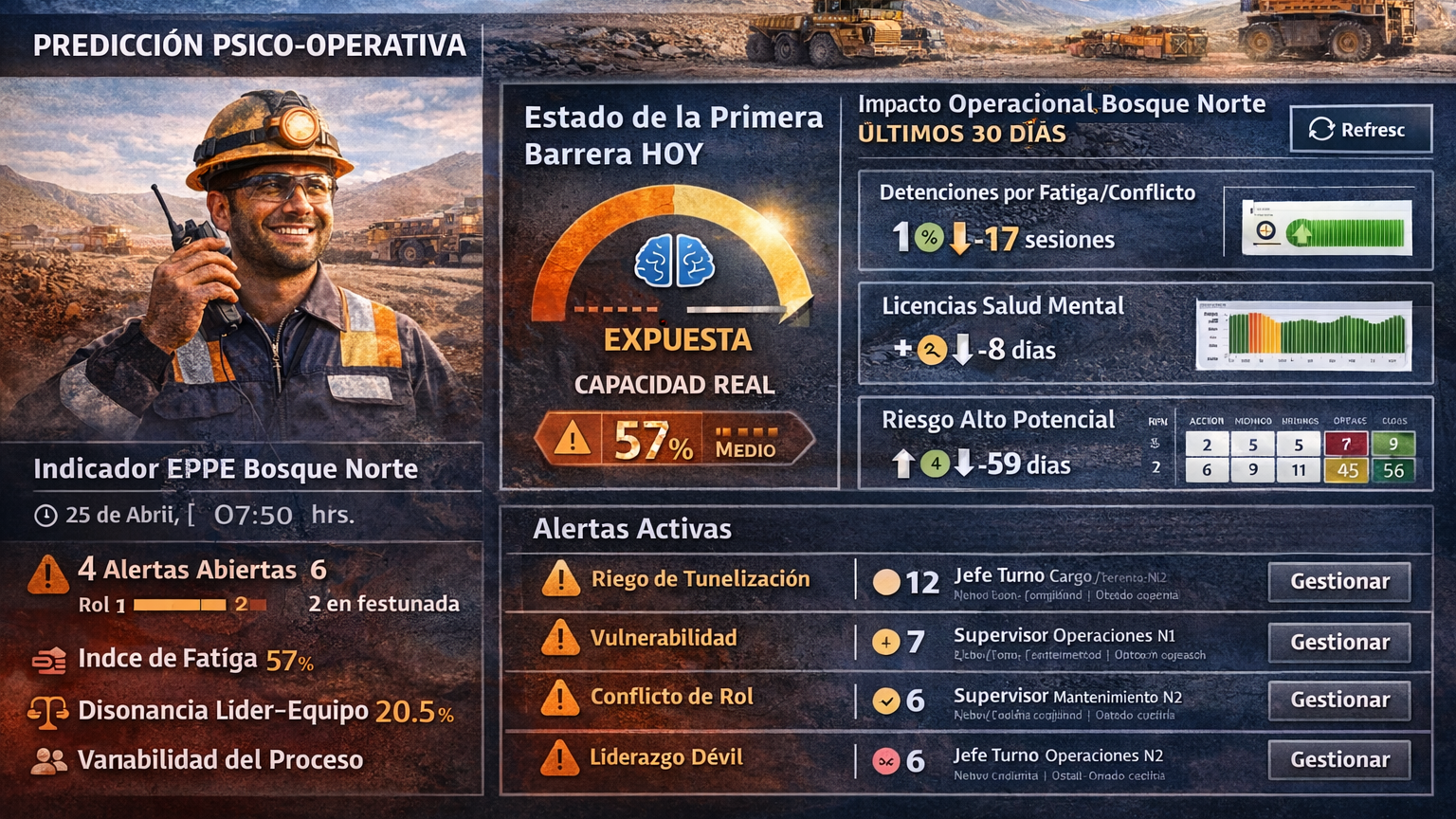Screen dimensions: 1456x819
Task: Click the 57% Medio capacity badge
Action: (674, 440)
